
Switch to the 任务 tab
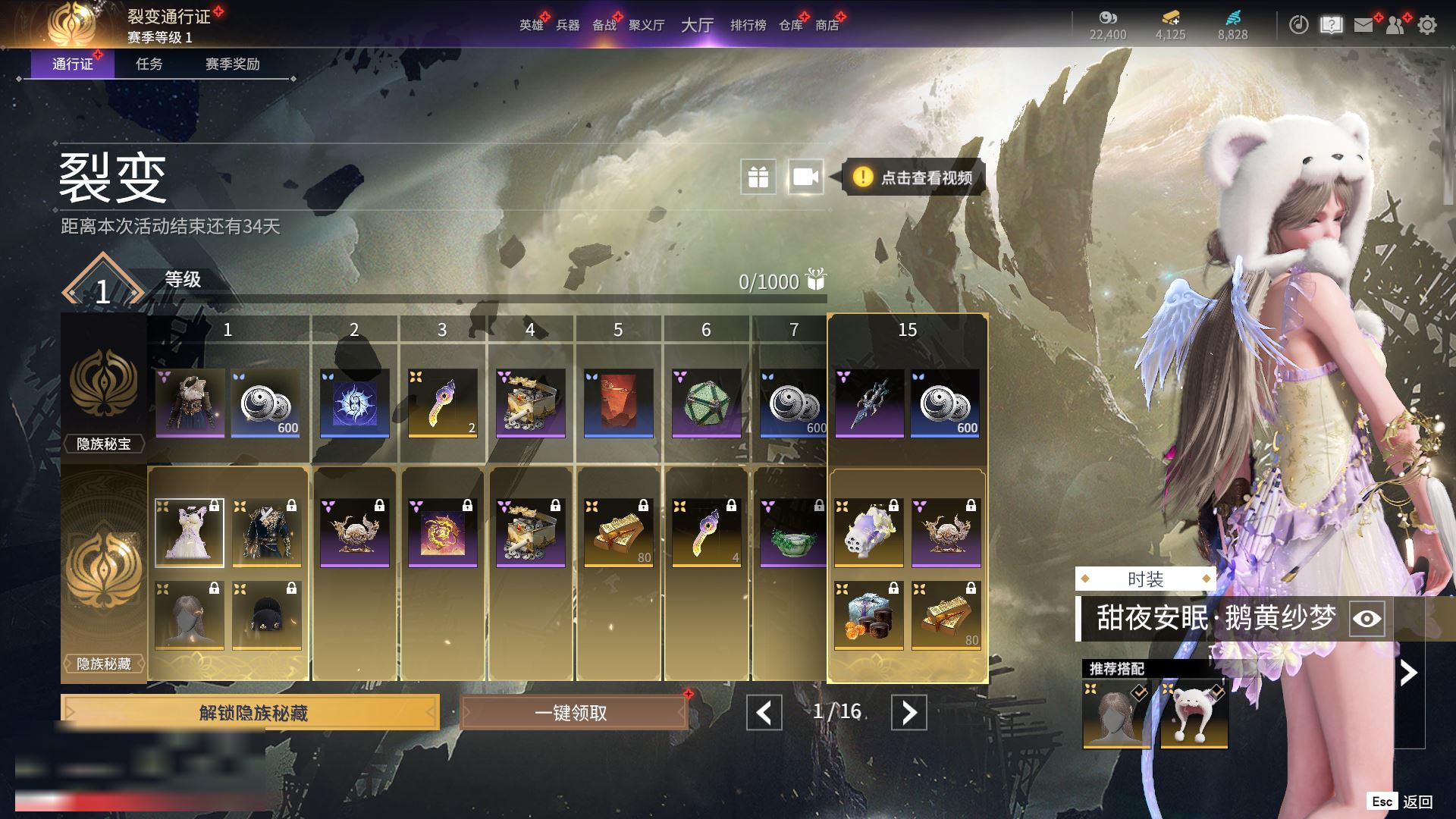coord(149,64)
